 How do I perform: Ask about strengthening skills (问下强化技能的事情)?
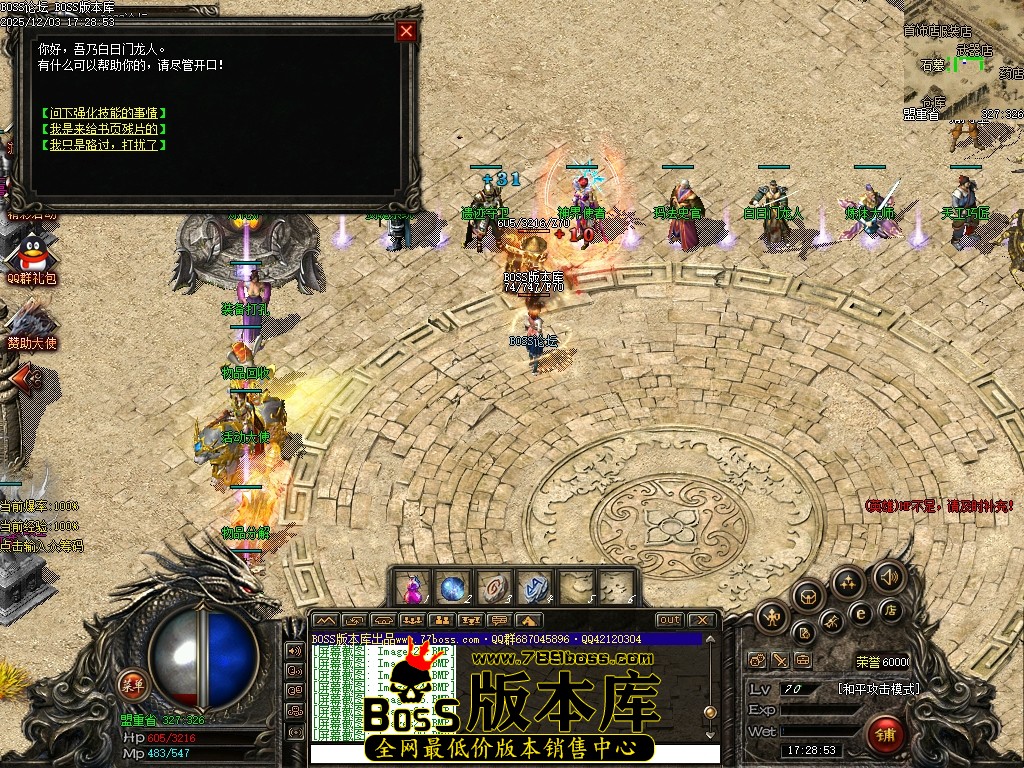click(104, 113)
